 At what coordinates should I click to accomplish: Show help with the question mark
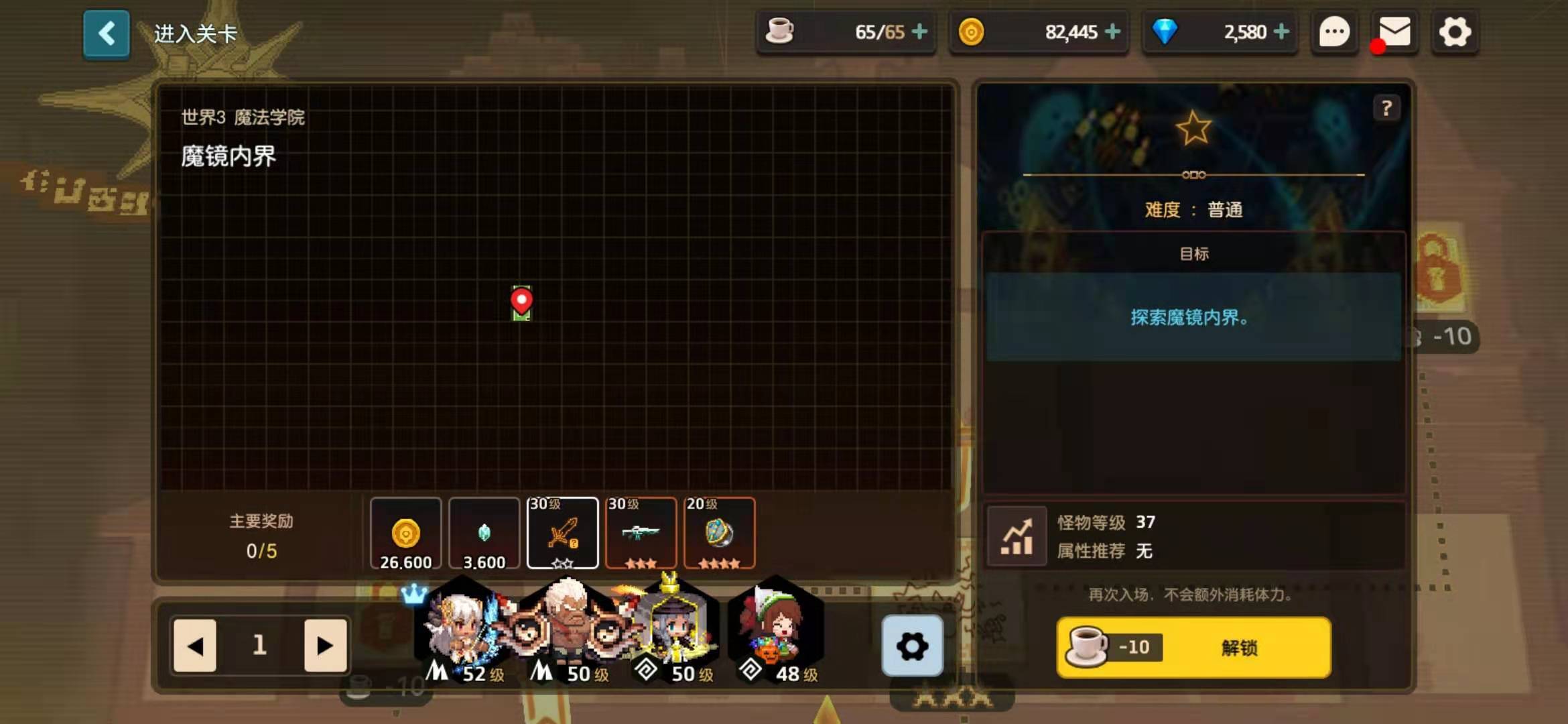(x=1386, y=108)
